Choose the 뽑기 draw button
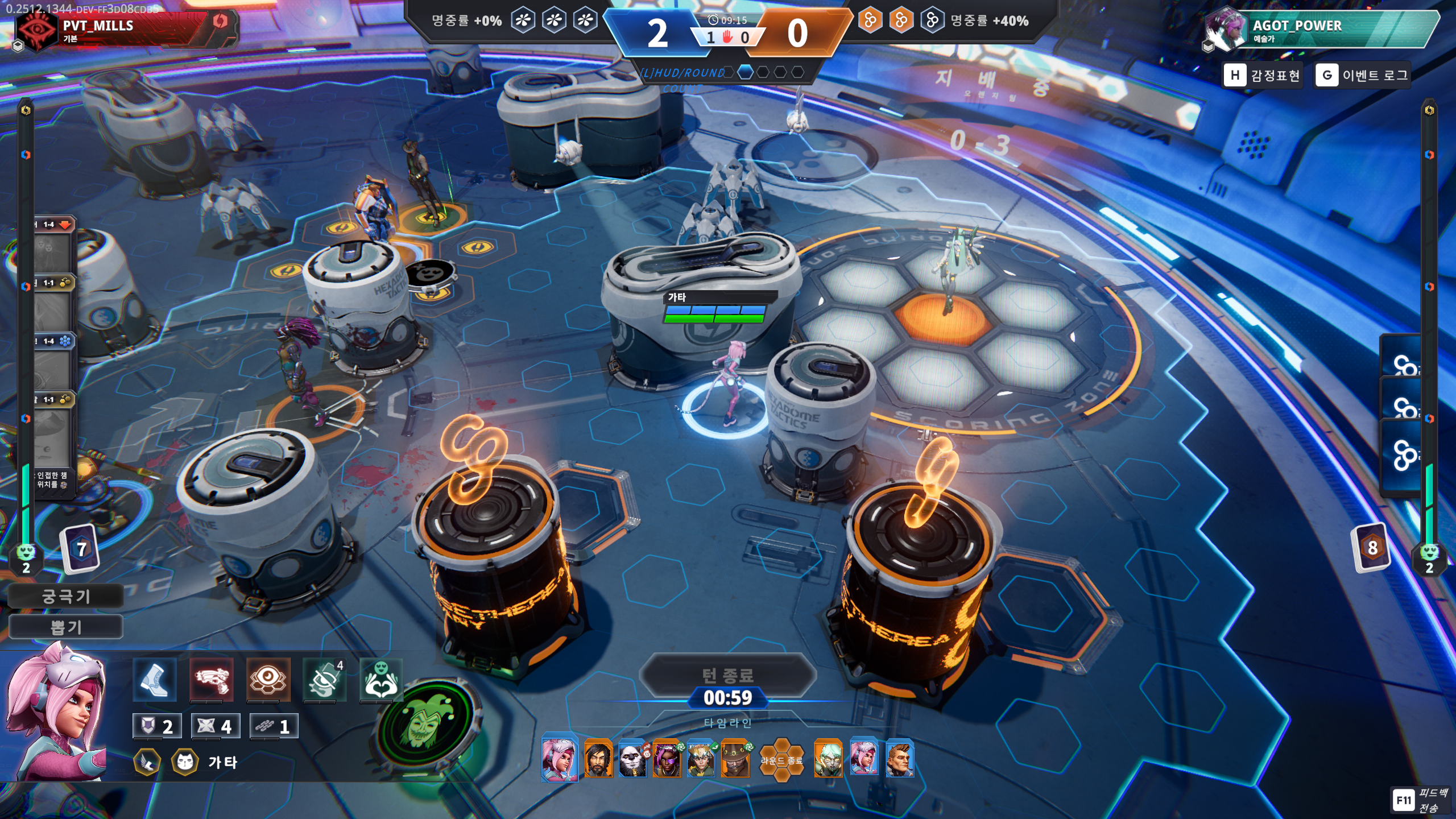This screenshot has width=1456, height=819. (66, 627)
